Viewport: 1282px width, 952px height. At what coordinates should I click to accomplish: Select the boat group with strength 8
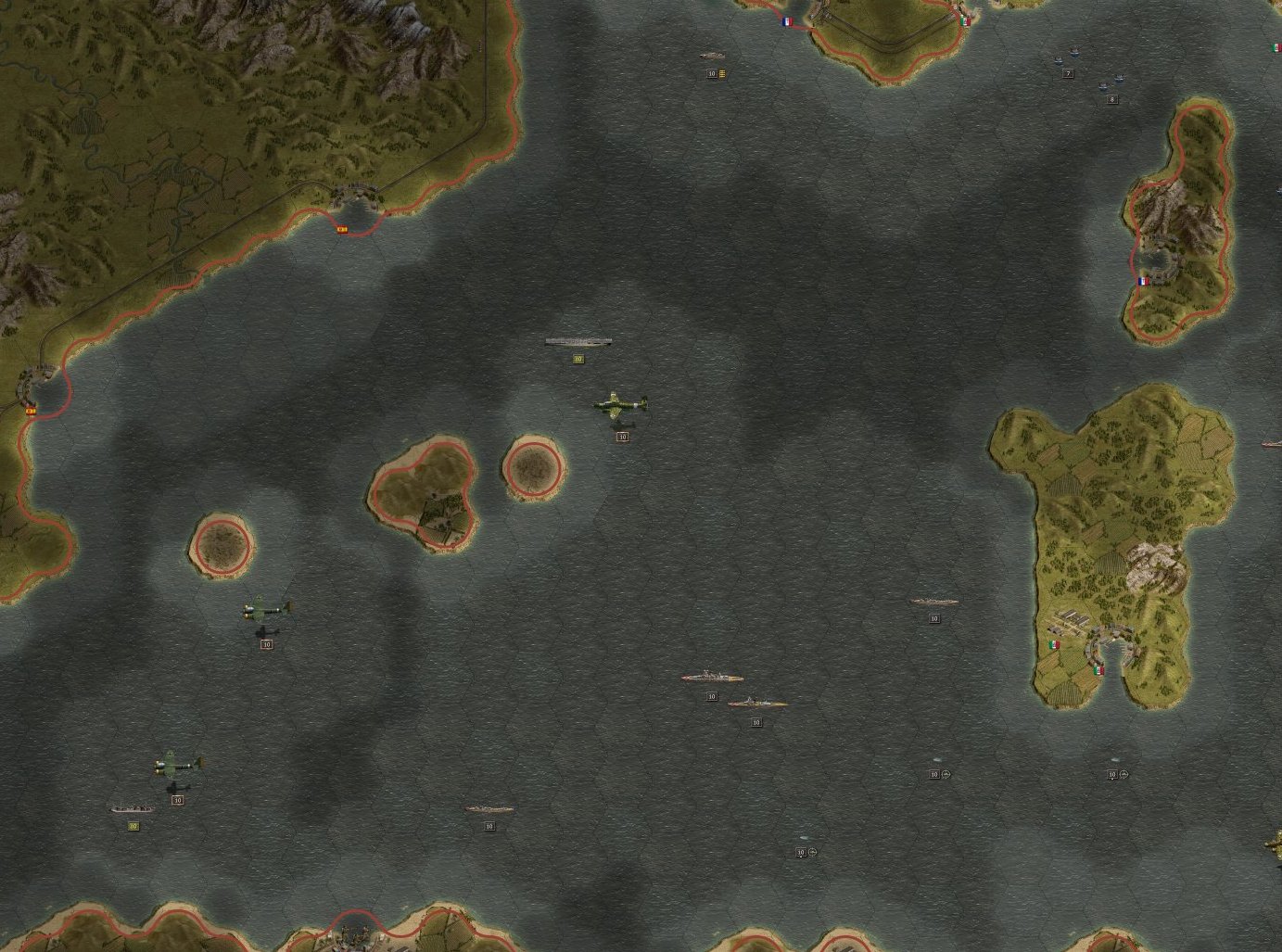point(1111,86)
